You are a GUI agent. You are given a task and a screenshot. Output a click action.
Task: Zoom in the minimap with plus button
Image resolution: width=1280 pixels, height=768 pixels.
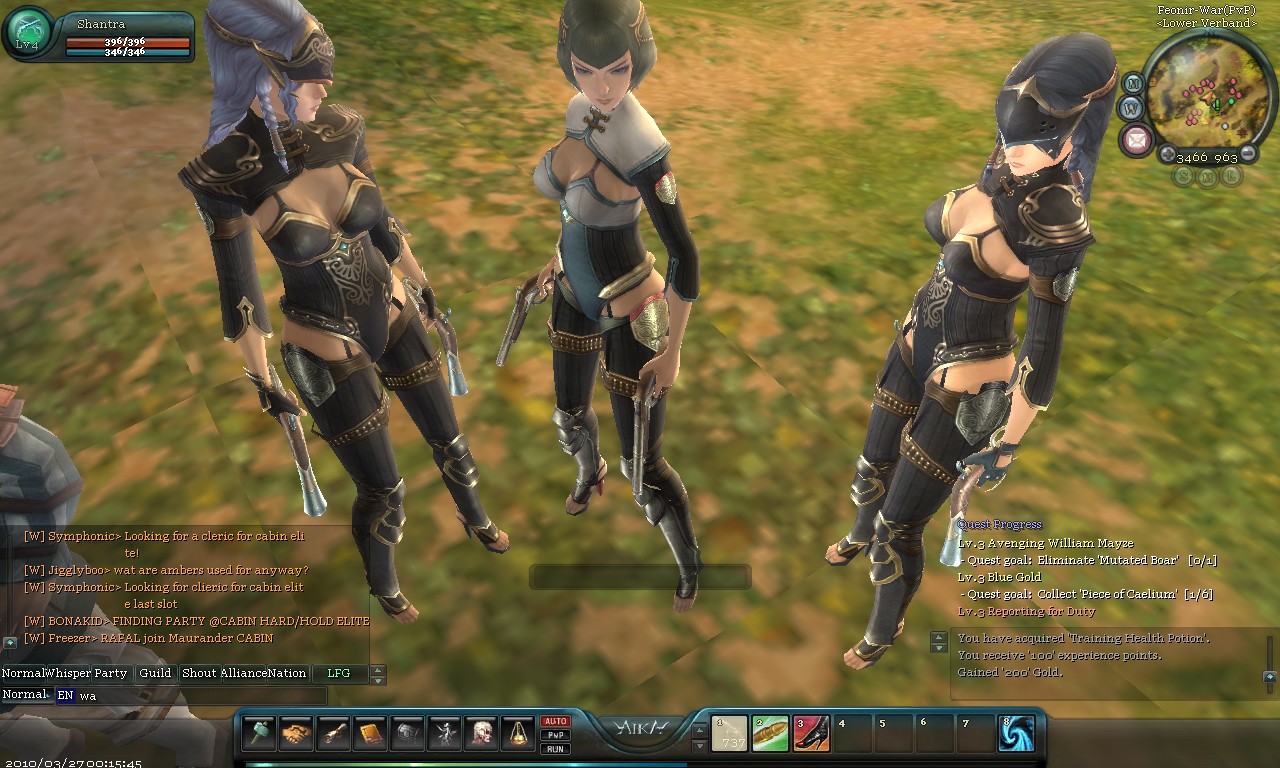(x=1167, y=154)
